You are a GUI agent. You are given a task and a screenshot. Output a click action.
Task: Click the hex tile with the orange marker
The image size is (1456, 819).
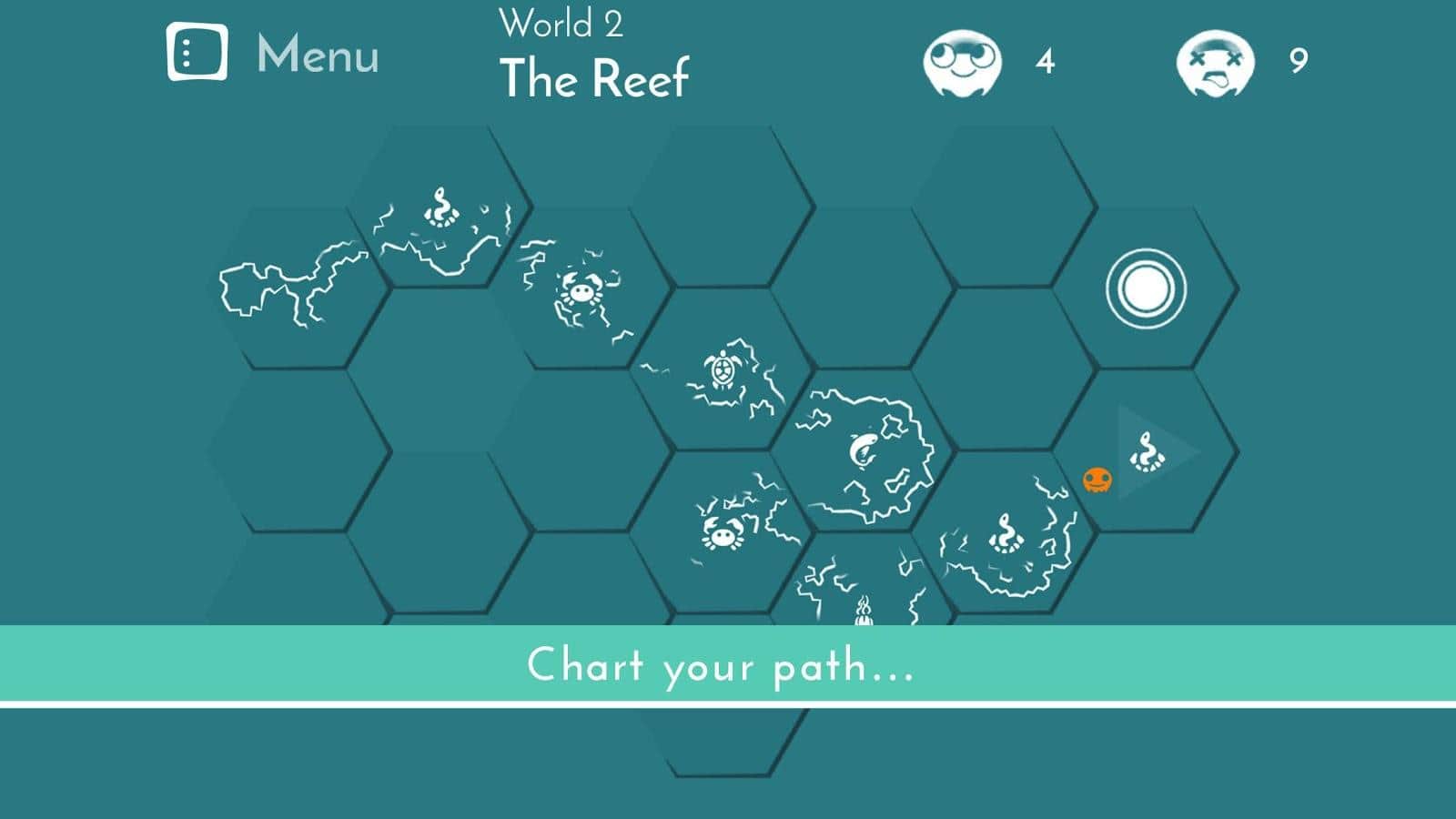pyautogui.click(x=1145, y=452)
